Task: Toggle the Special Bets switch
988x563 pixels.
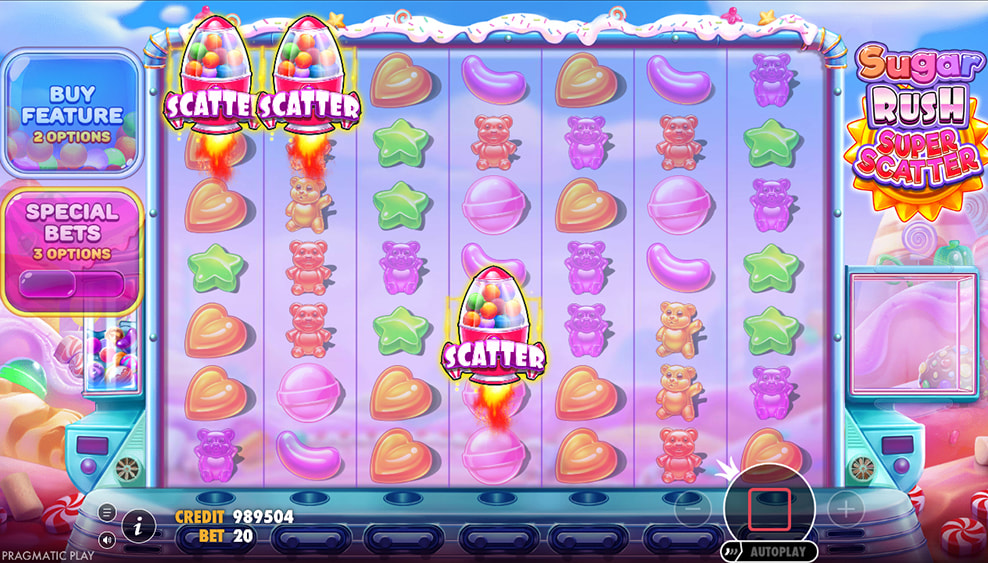Action: (71, 284)
